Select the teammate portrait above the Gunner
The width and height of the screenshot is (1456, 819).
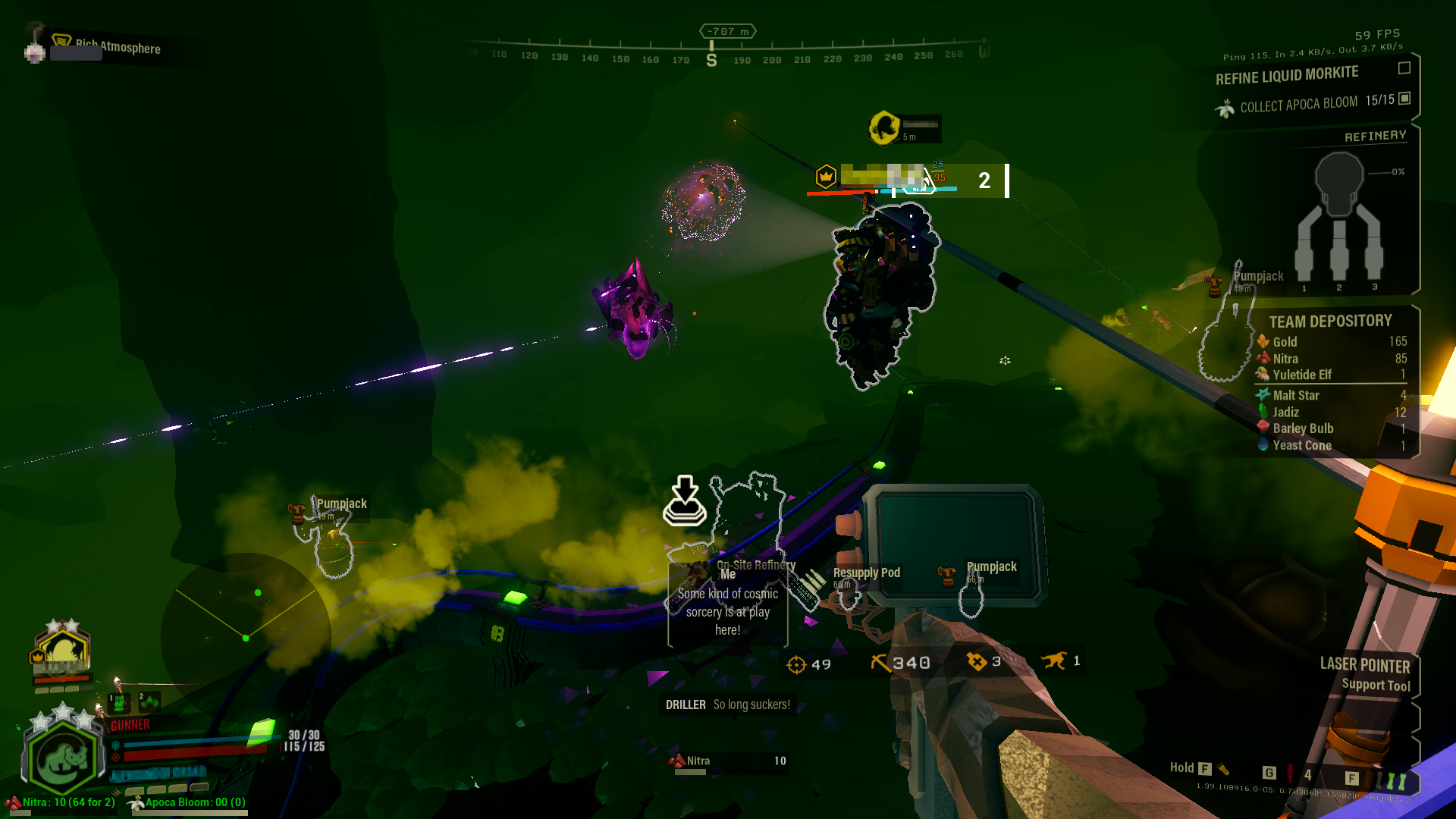61,653
